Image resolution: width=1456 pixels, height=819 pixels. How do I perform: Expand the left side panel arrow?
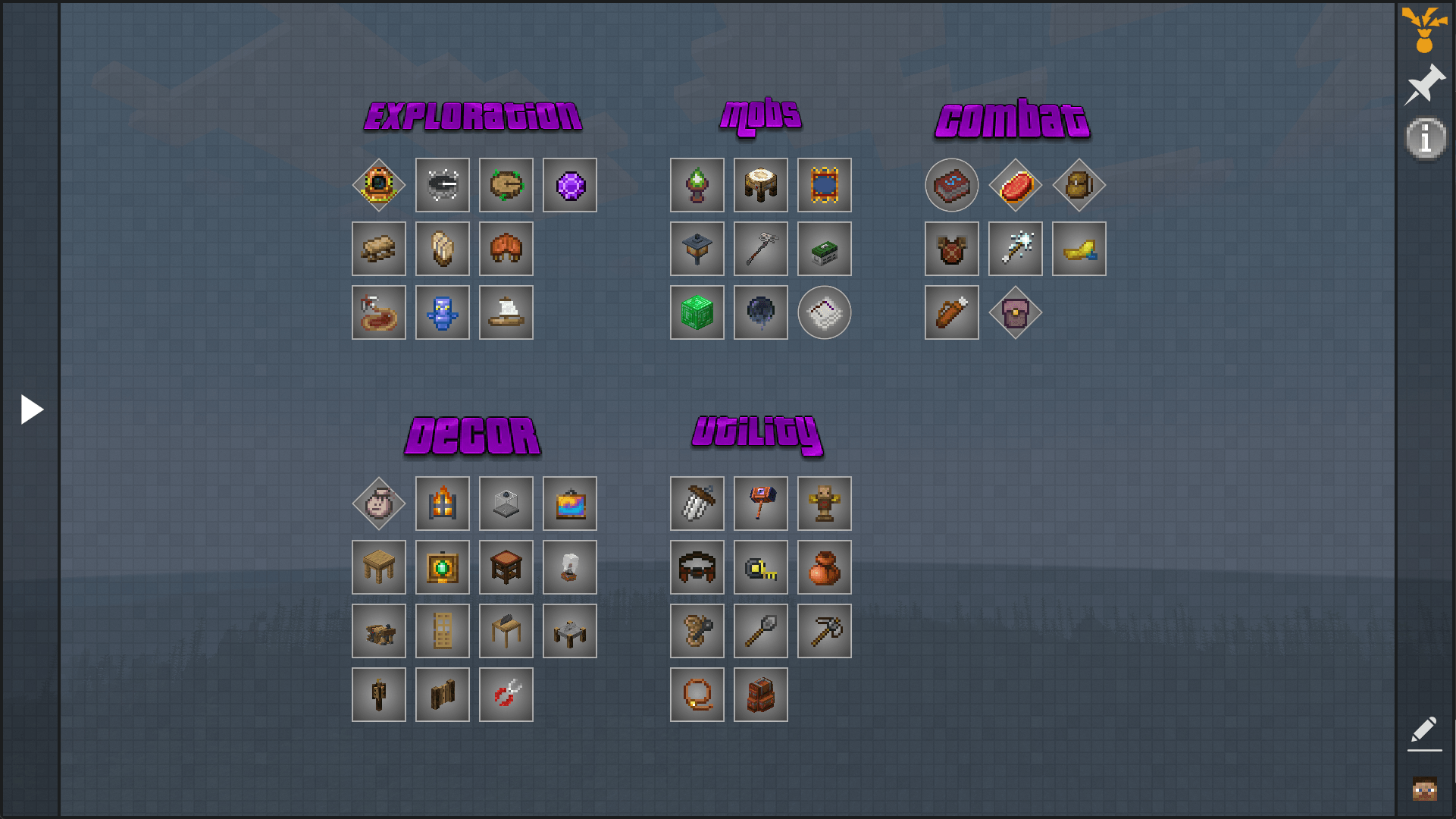click(x=32, y=409)
